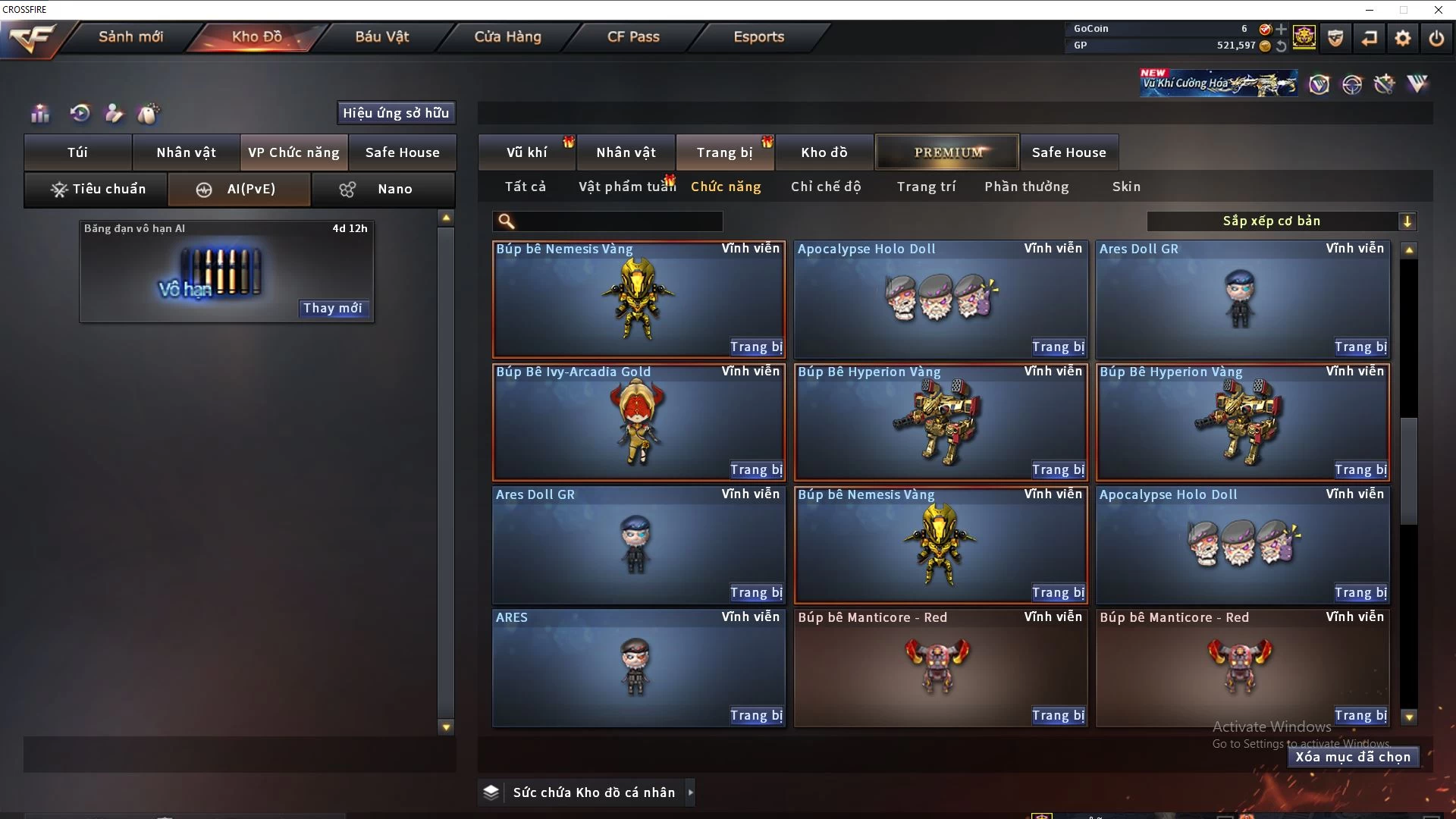Click the Hiệu ứng sở hữu button
This screenshot has width=1456, height=819.
[x=396, y=113]
